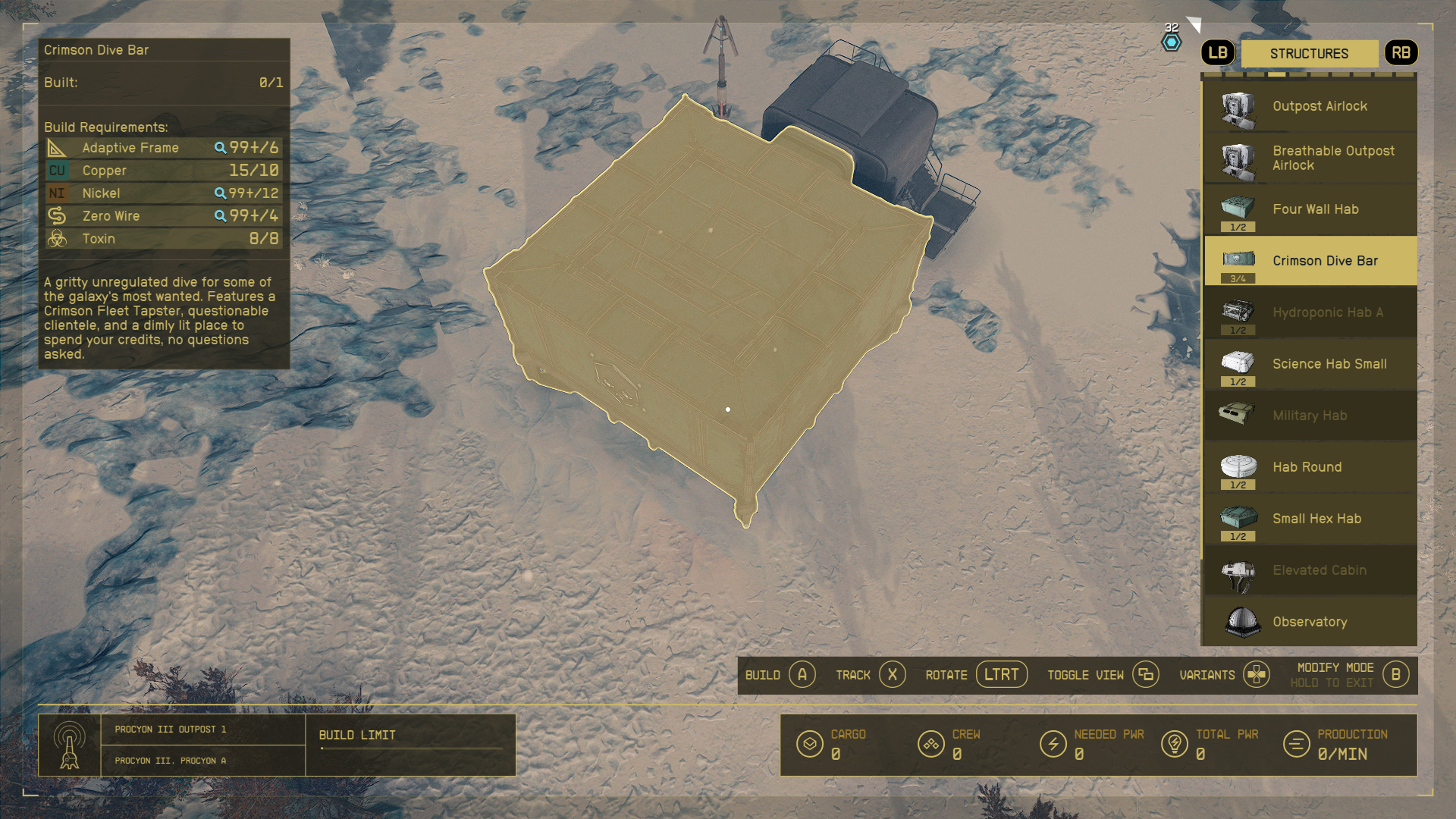Click the outpost beacon antenna icon
Viewport: 1456px width, 819px height.
click(71, 744)
